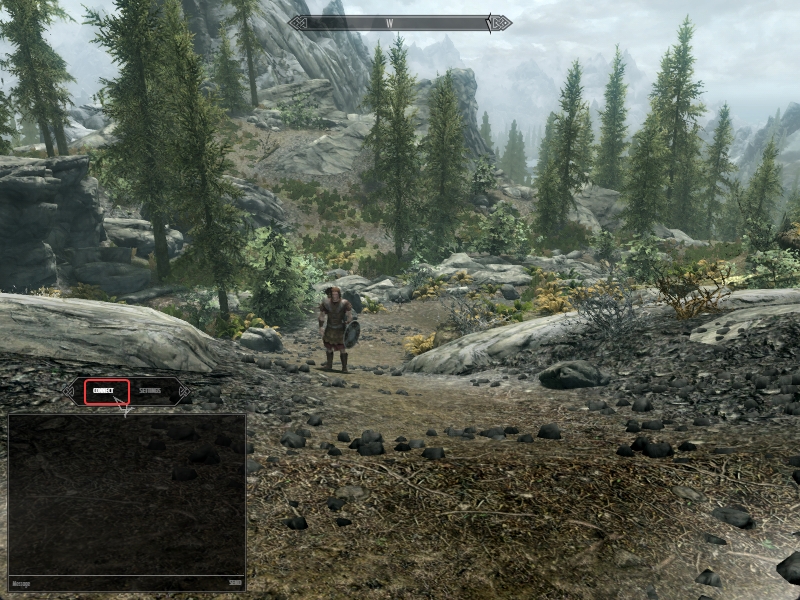Open the Settings tab of the chat panel
The width and height of the screenshot is (800, 600).
pyautogui.click(x=151, y=391)
